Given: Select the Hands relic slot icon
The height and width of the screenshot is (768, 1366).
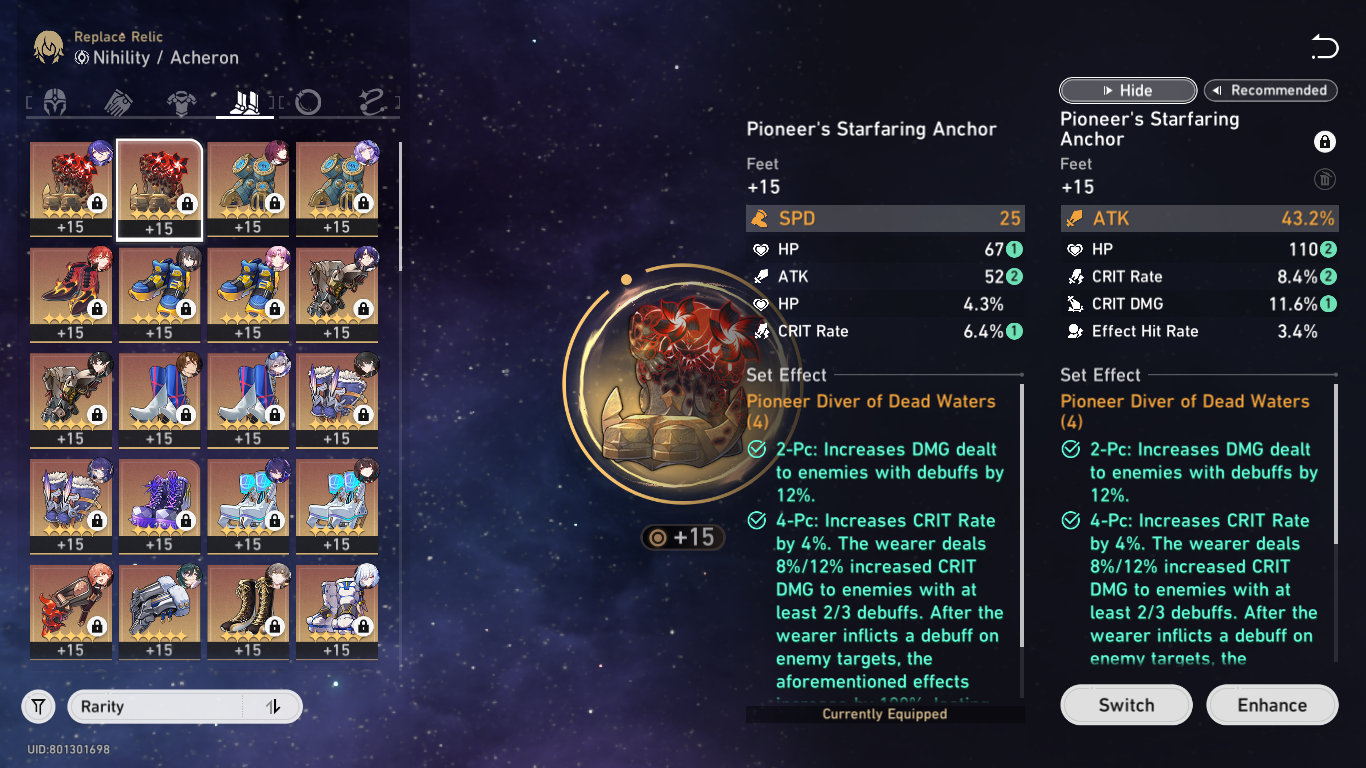Looking at the screenshot, I should pos(118,102).
